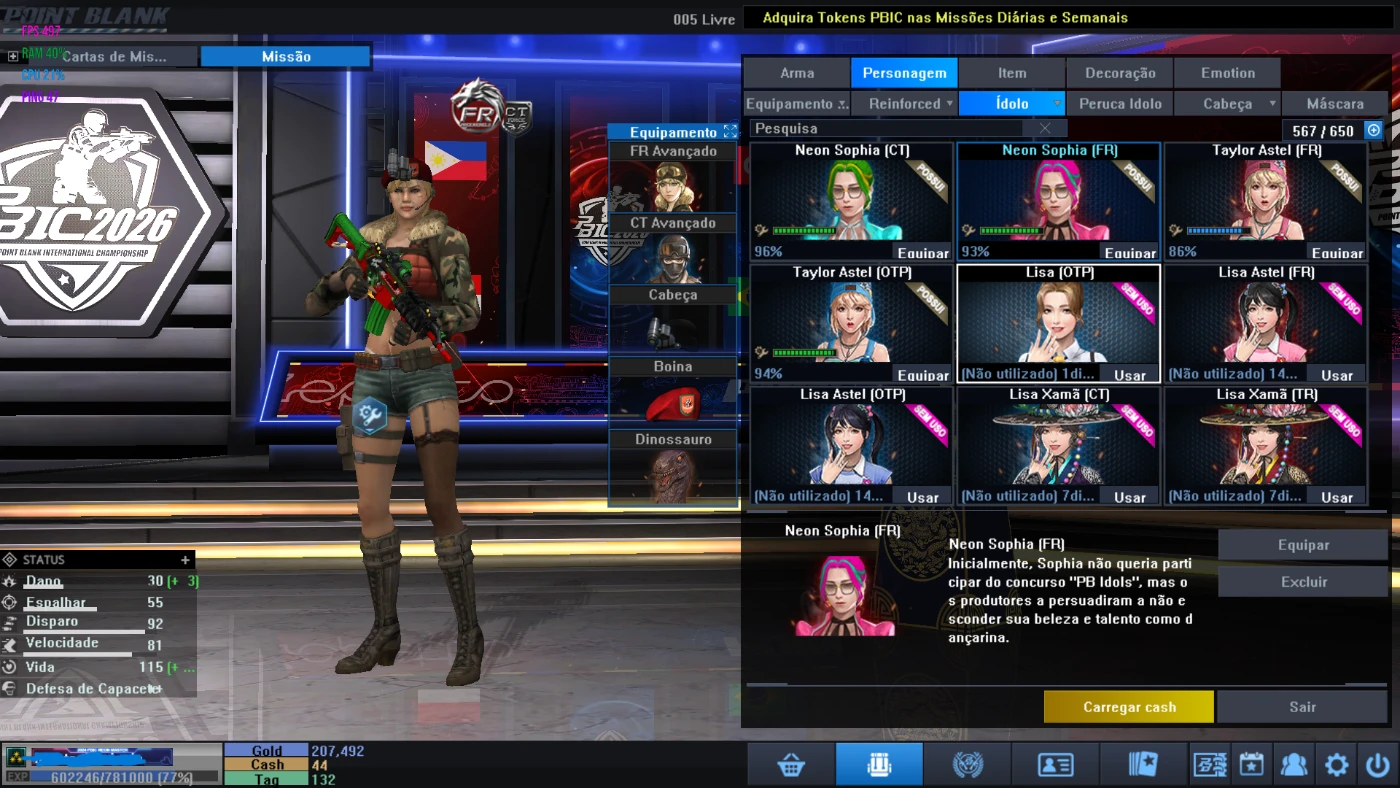Select the Decoração tab
This screenshot has height=788, width=1400.
pos(1120,73)
